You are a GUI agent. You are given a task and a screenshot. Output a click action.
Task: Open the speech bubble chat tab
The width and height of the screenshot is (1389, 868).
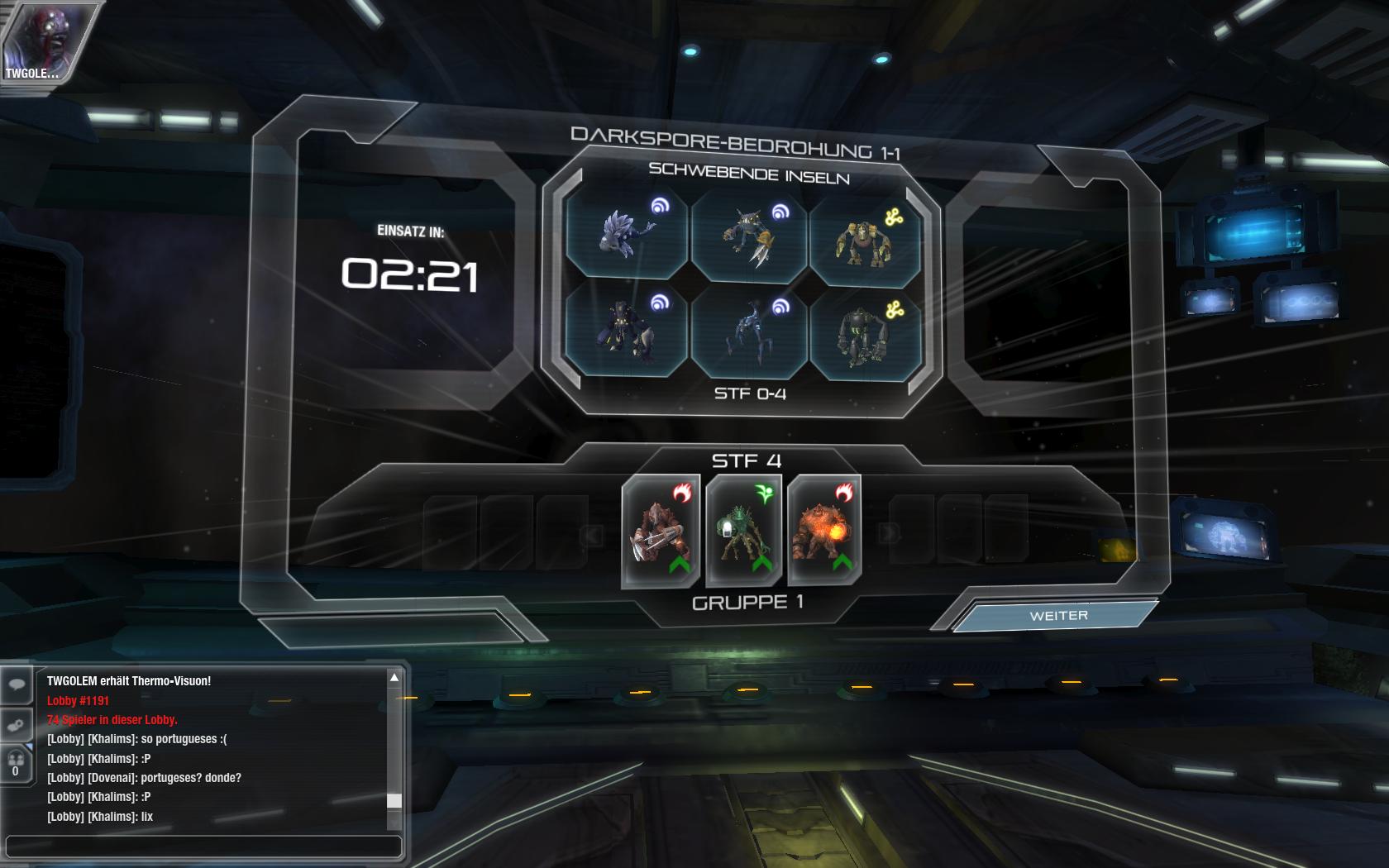tap(17, 685)
